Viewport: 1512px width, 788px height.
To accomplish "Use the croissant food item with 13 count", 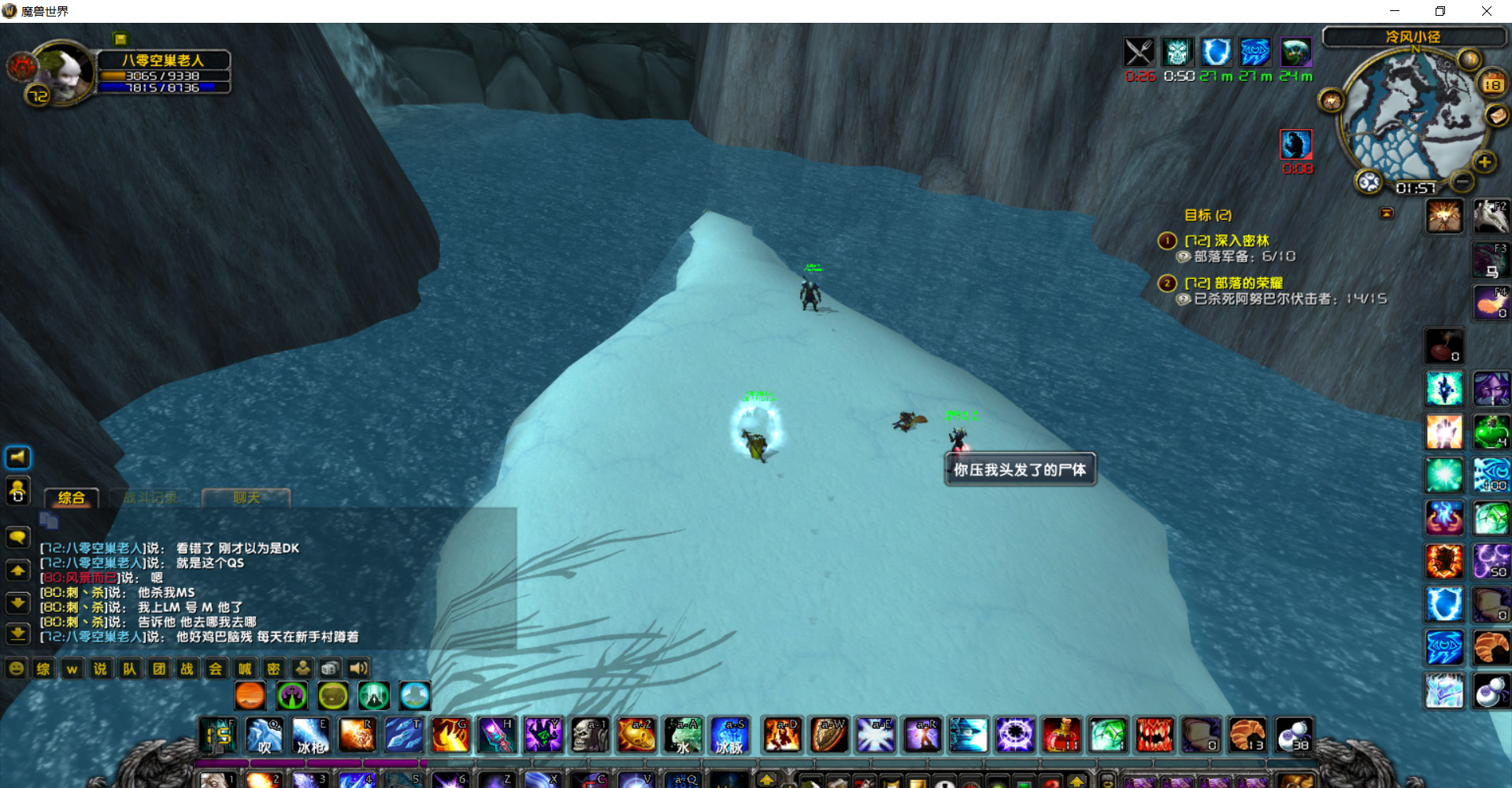I will click(1247, 735).
